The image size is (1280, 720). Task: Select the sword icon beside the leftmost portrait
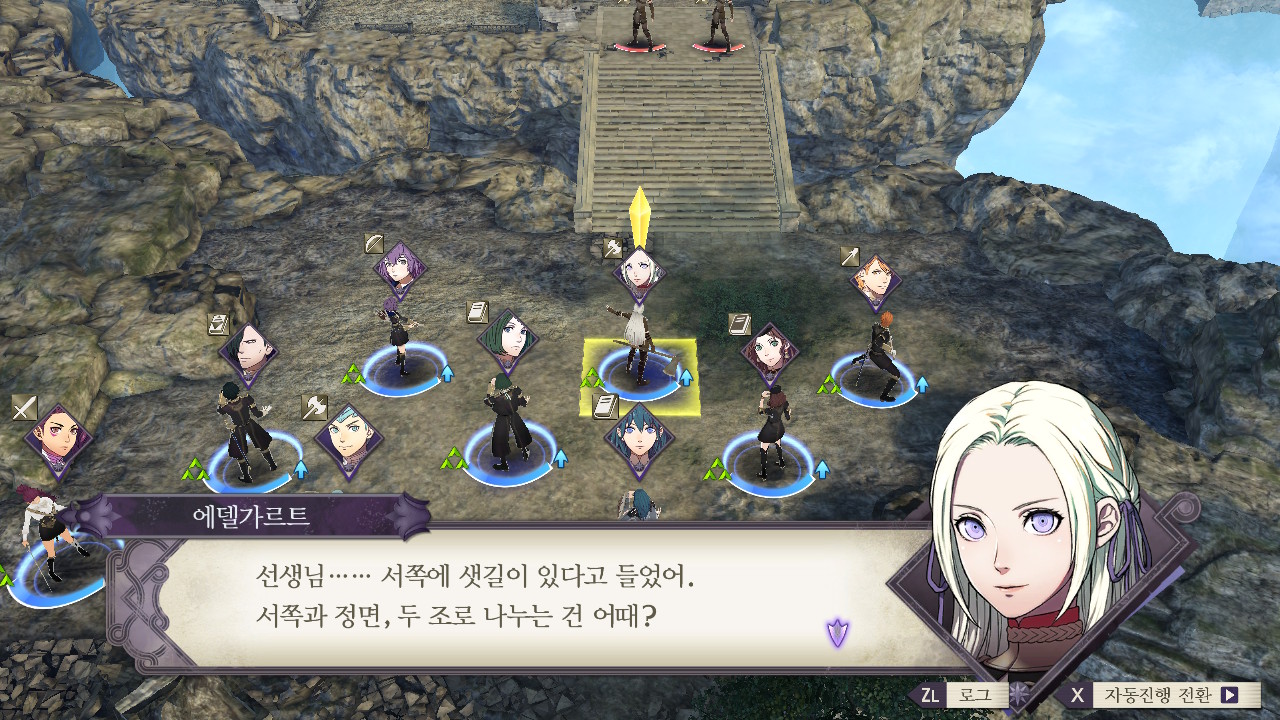click(25, 407)
